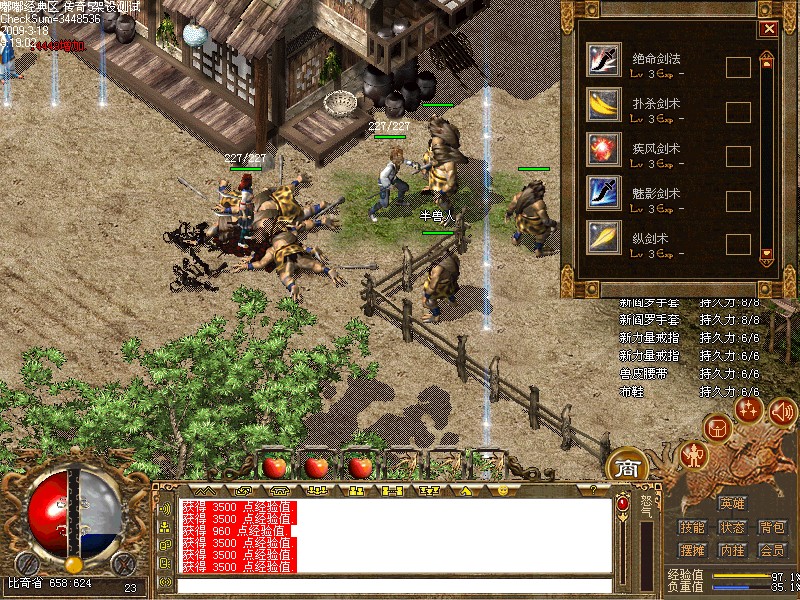
Task: Open the 商 shop button
Action: [627, 467]
